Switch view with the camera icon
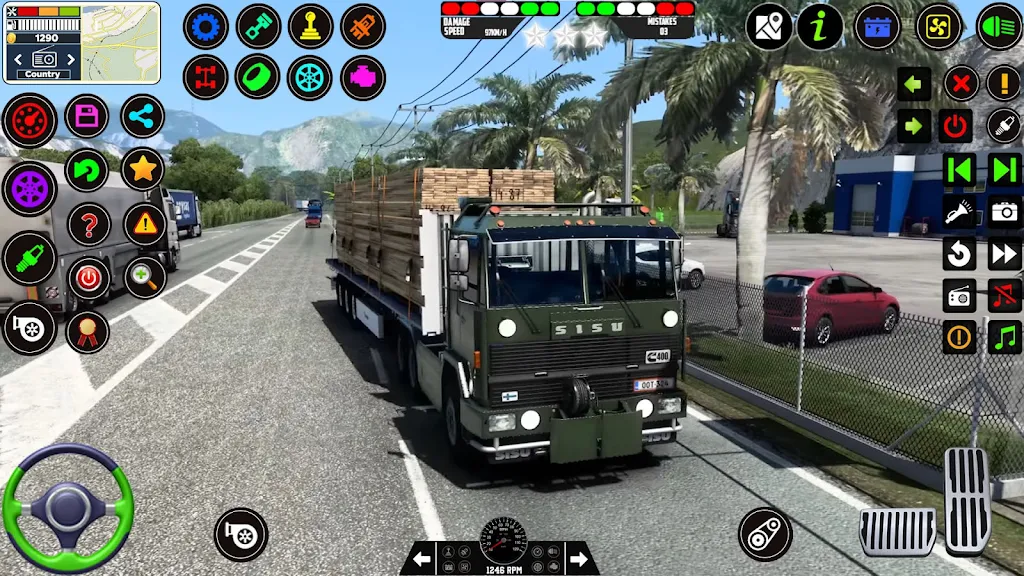The image size is (1024, 576). [x=1004, y=211]
